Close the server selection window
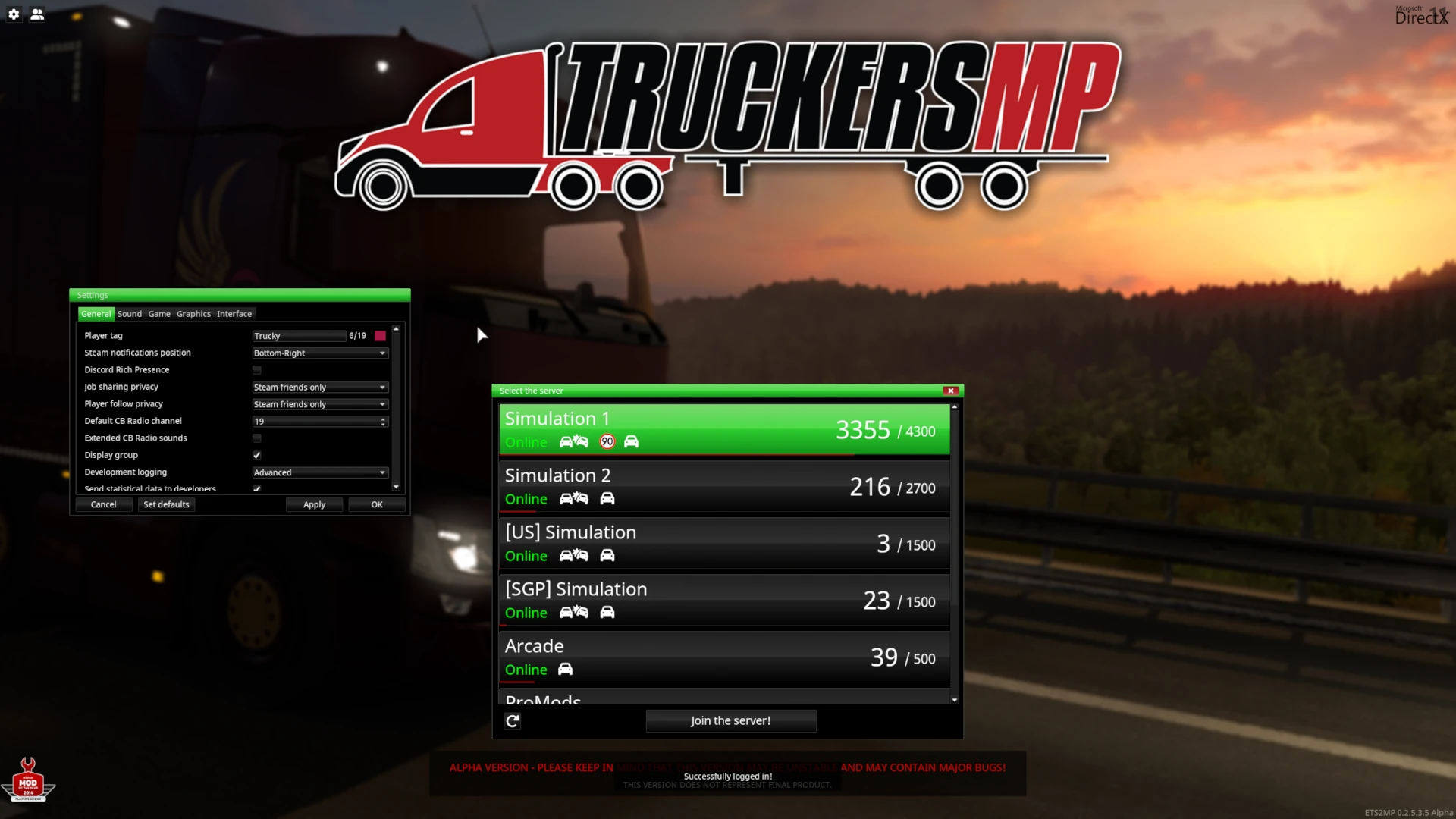The height and width of the screenshot is (819, 1456). pyautogui.click(x=950, y=391)
